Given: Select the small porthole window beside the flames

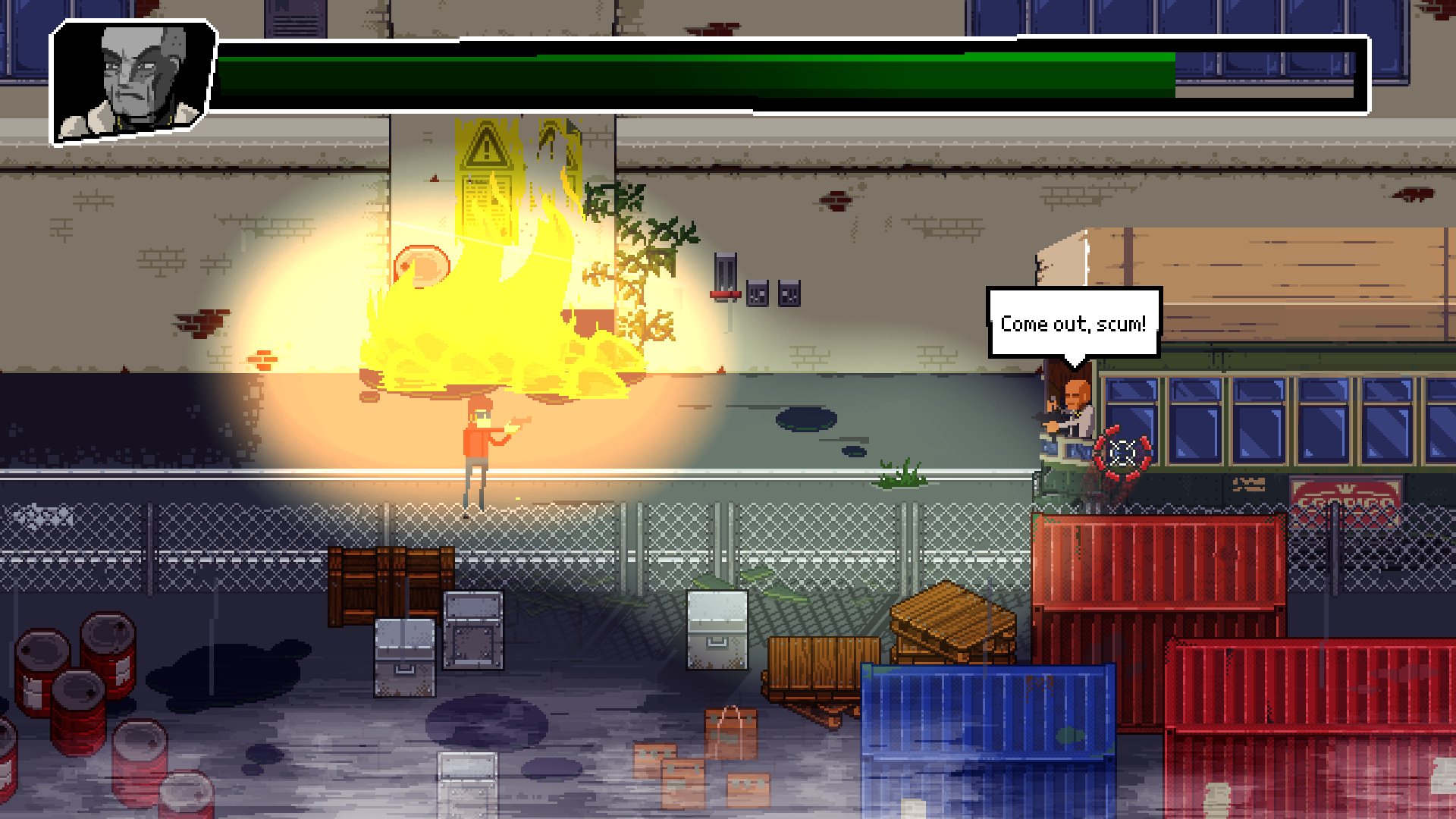Looking at the screenshot, I should [x=423, y=263].
